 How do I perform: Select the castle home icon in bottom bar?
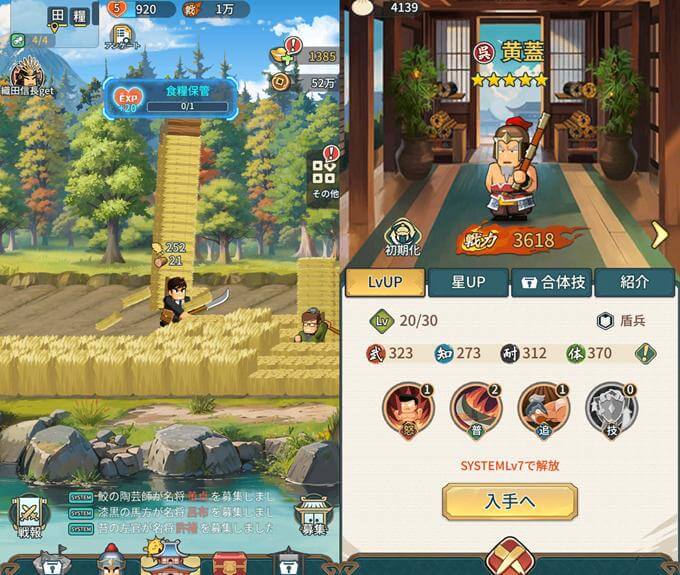[168, 558]
